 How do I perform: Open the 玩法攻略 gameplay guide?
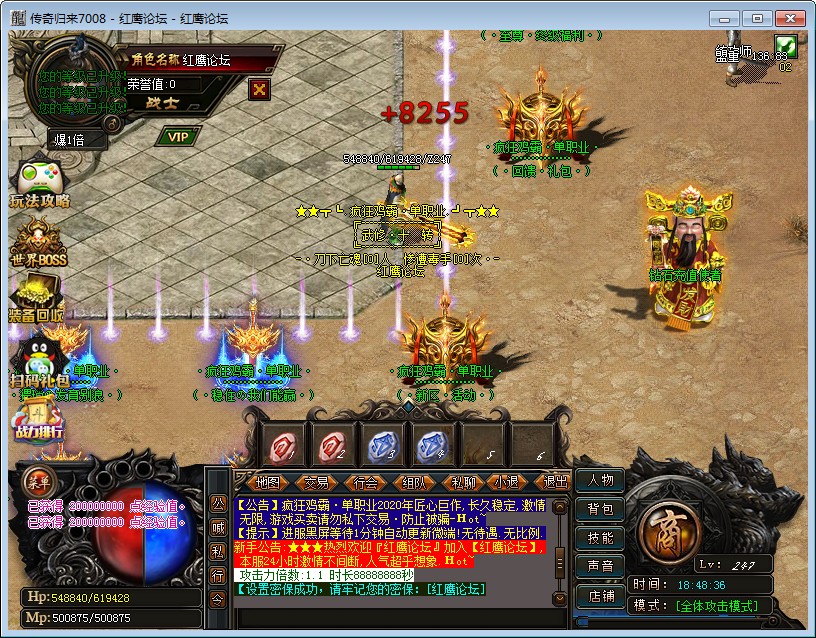coord(38,183)
